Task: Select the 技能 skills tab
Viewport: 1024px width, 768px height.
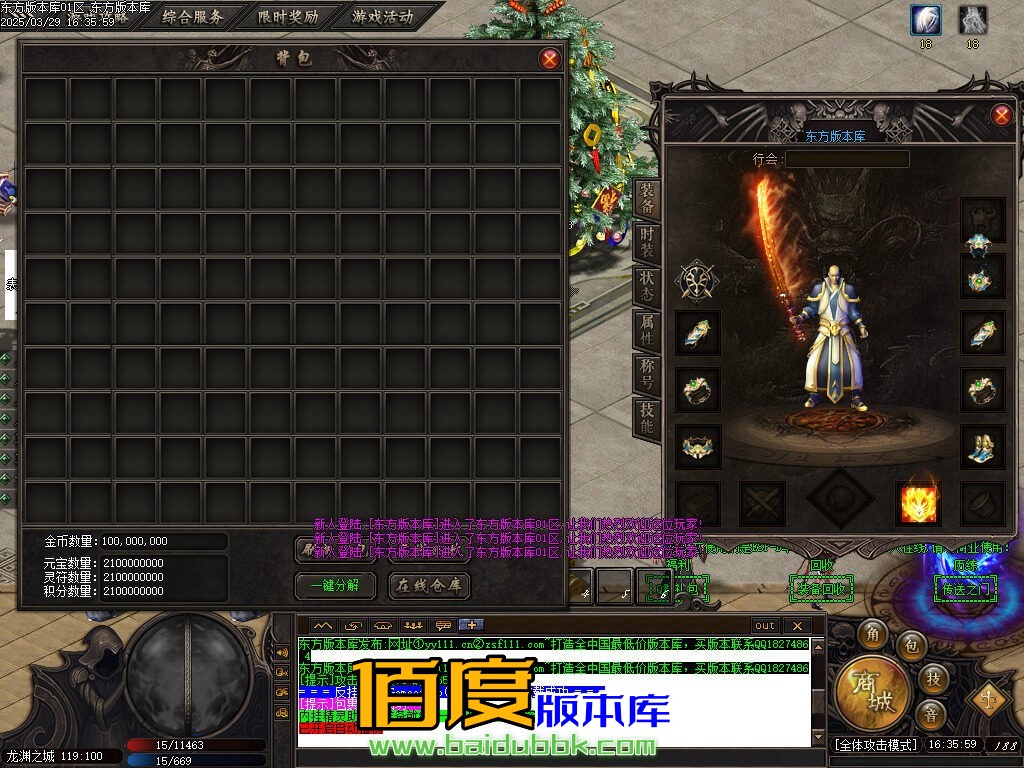Action: pos(647,418)
